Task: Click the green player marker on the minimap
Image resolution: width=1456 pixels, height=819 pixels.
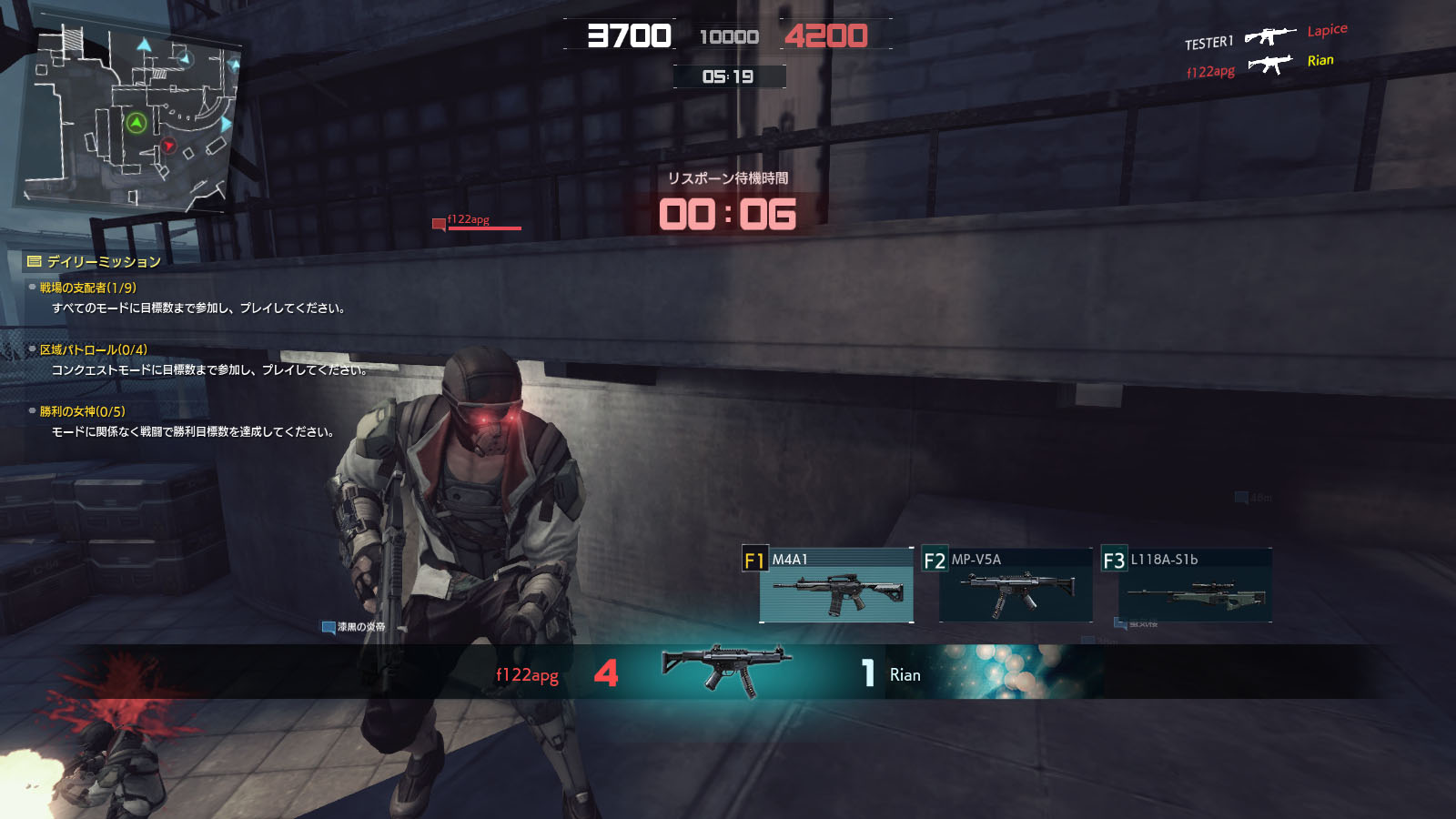Action: coord(136,123)
